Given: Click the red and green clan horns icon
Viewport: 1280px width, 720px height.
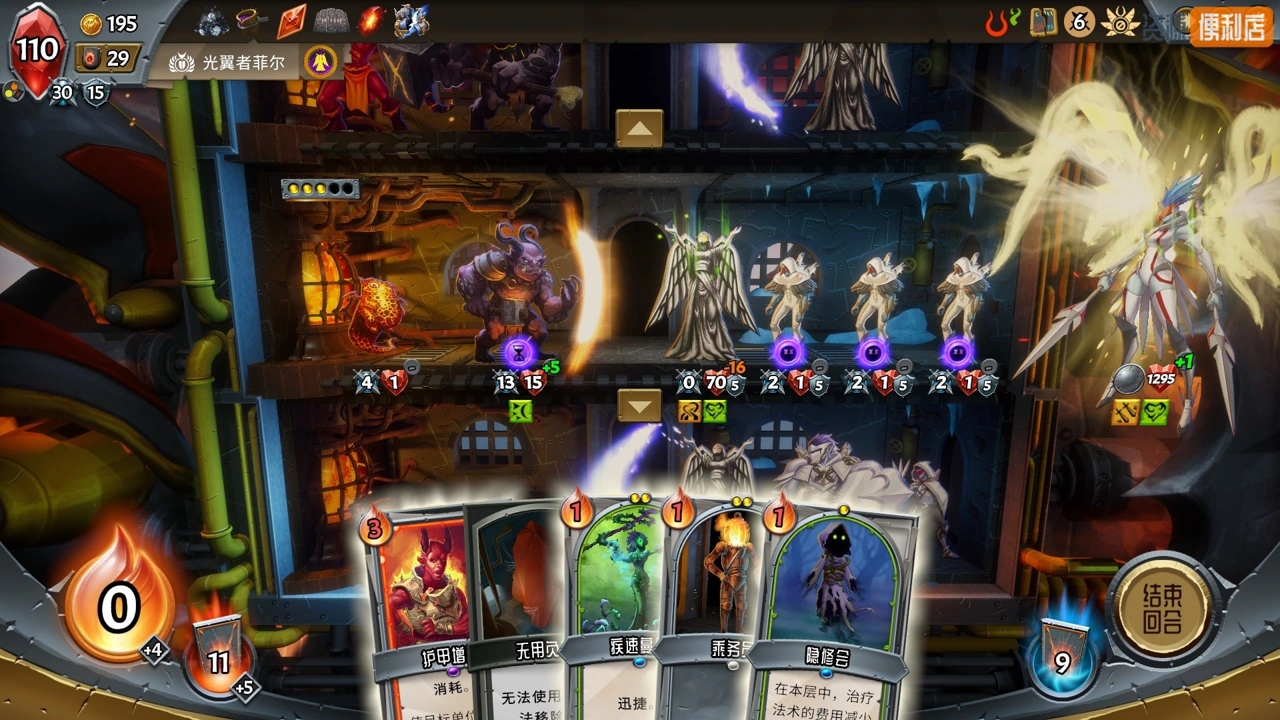Looking at the screenshot, I should tap(1002, 21).
